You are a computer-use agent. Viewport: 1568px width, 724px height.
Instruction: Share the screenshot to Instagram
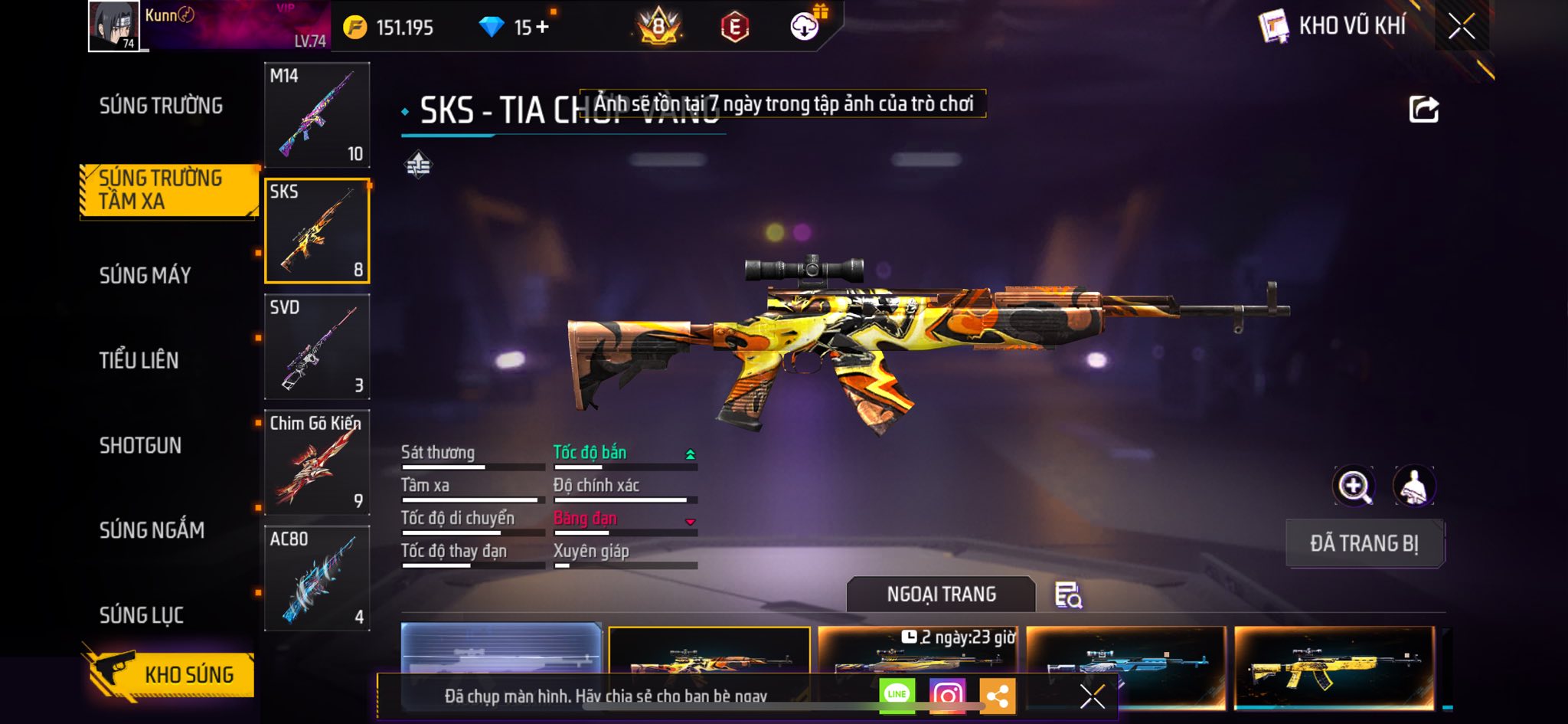click(947, 696)
